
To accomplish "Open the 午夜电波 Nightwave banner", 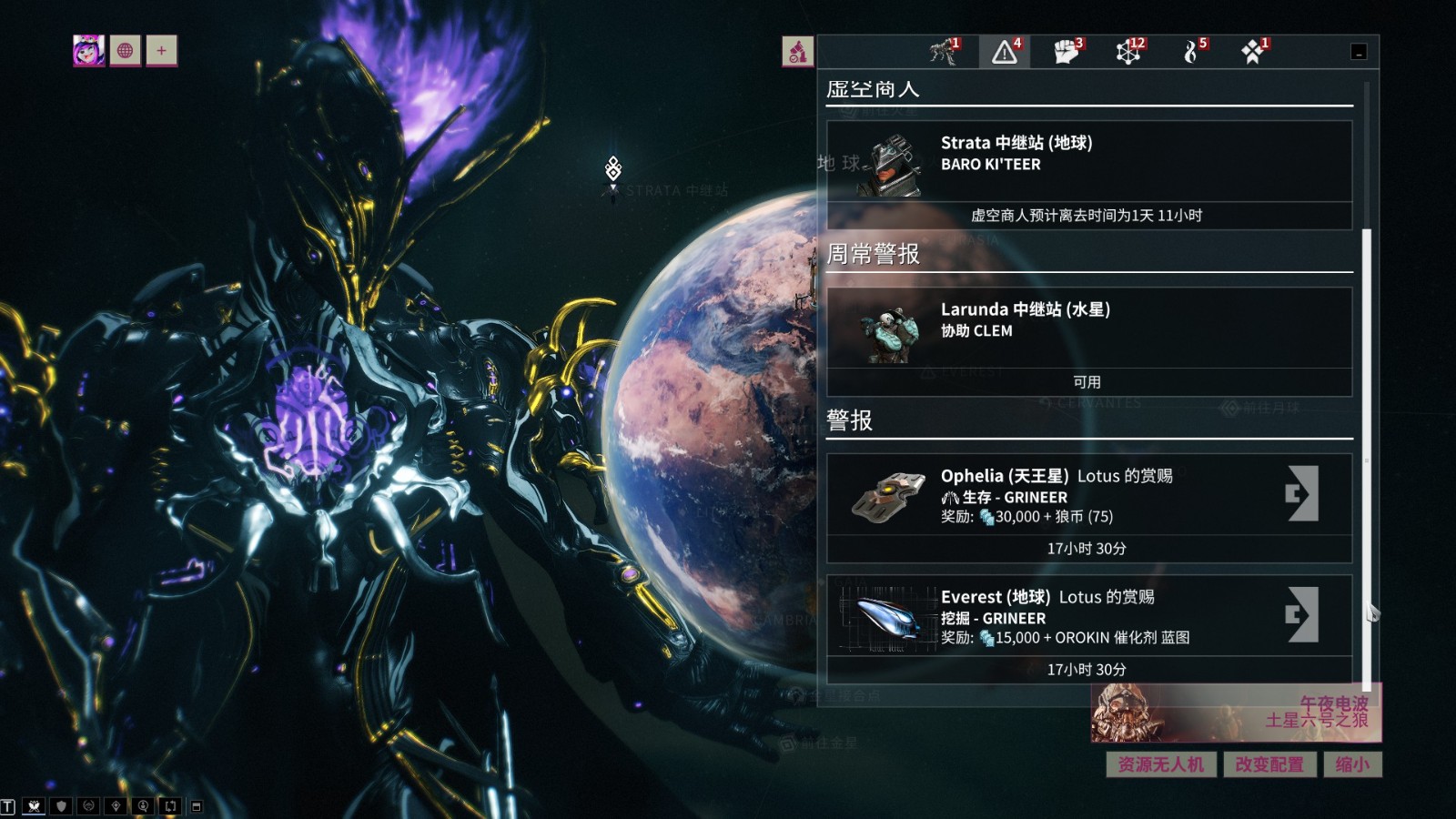I will pos(1236,713).
